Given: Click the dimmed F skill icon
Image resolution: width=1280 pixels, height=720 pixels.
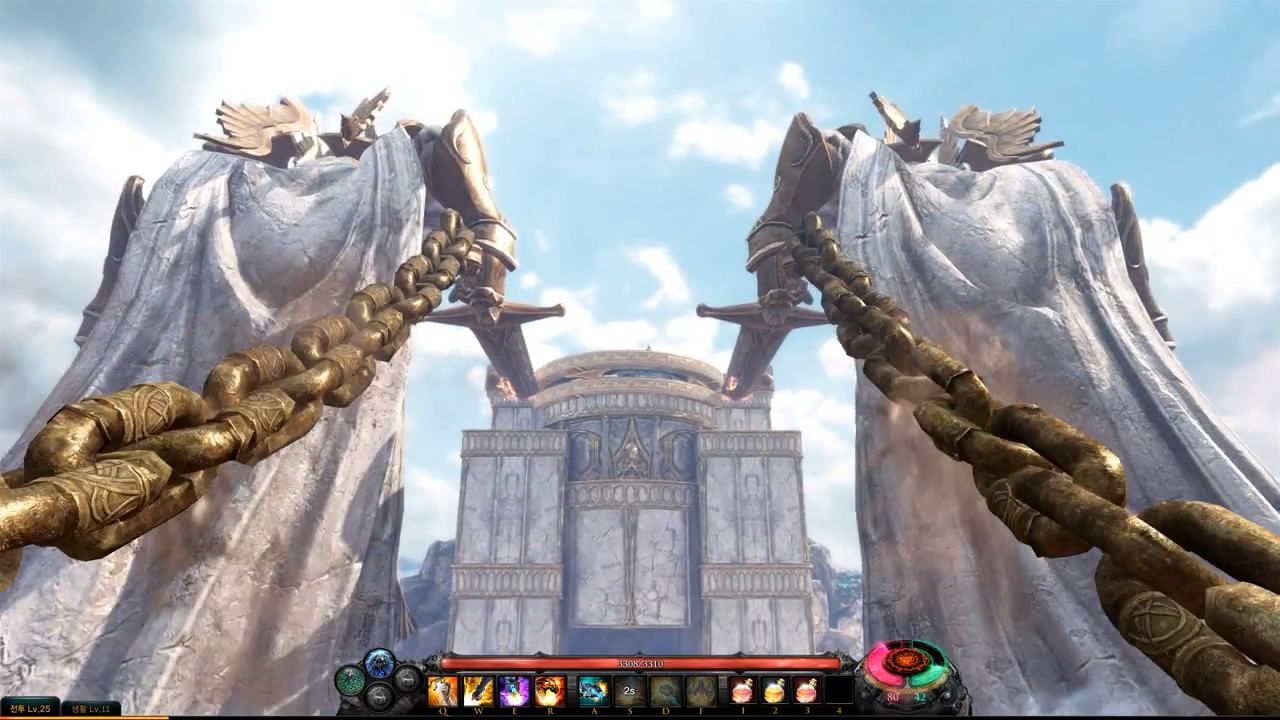Looking at the screenshot, I should tap(701, 691).
